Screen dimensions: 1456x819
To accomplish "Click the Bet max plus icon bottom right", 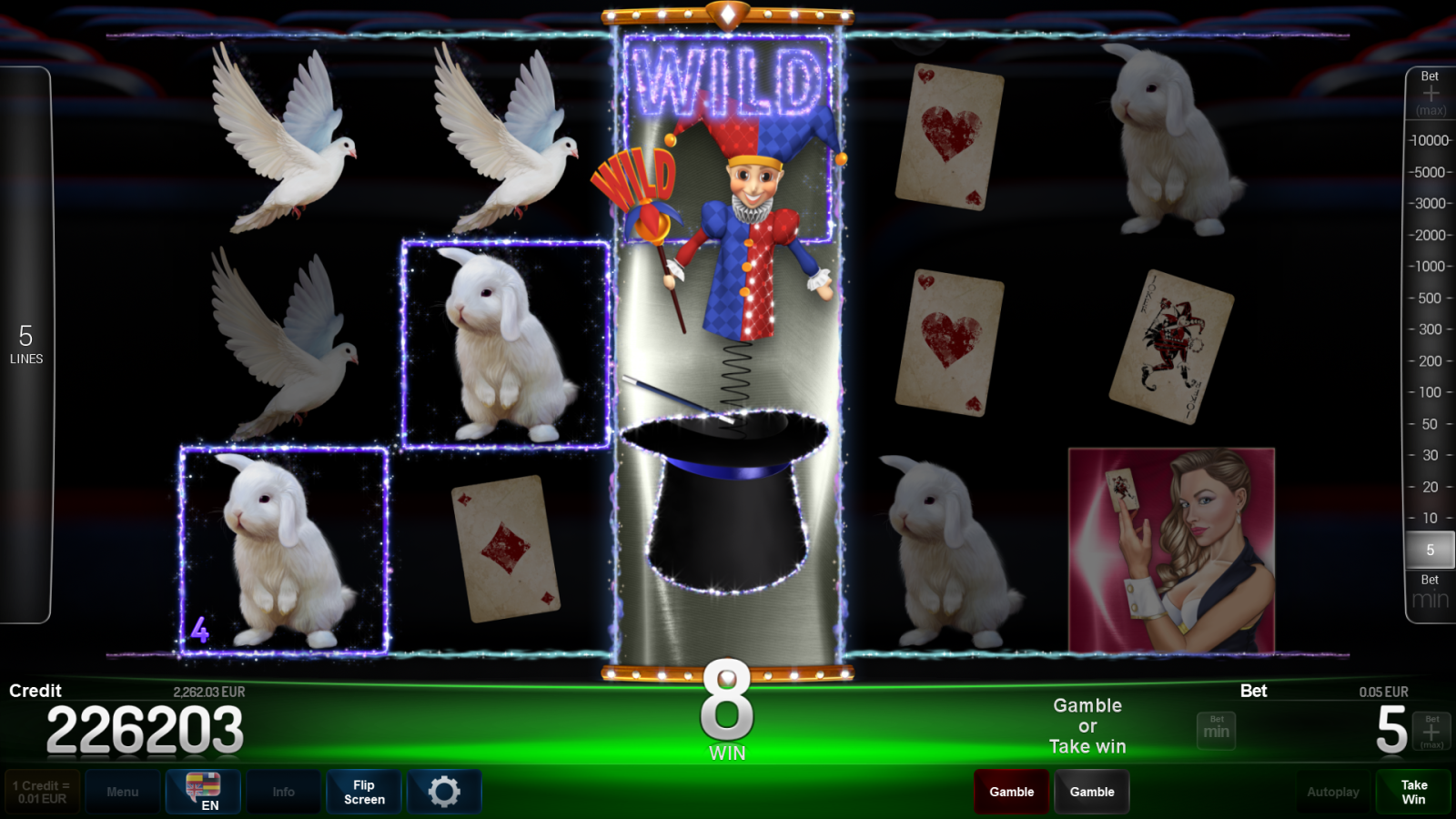I will [x=1431, y=729].
